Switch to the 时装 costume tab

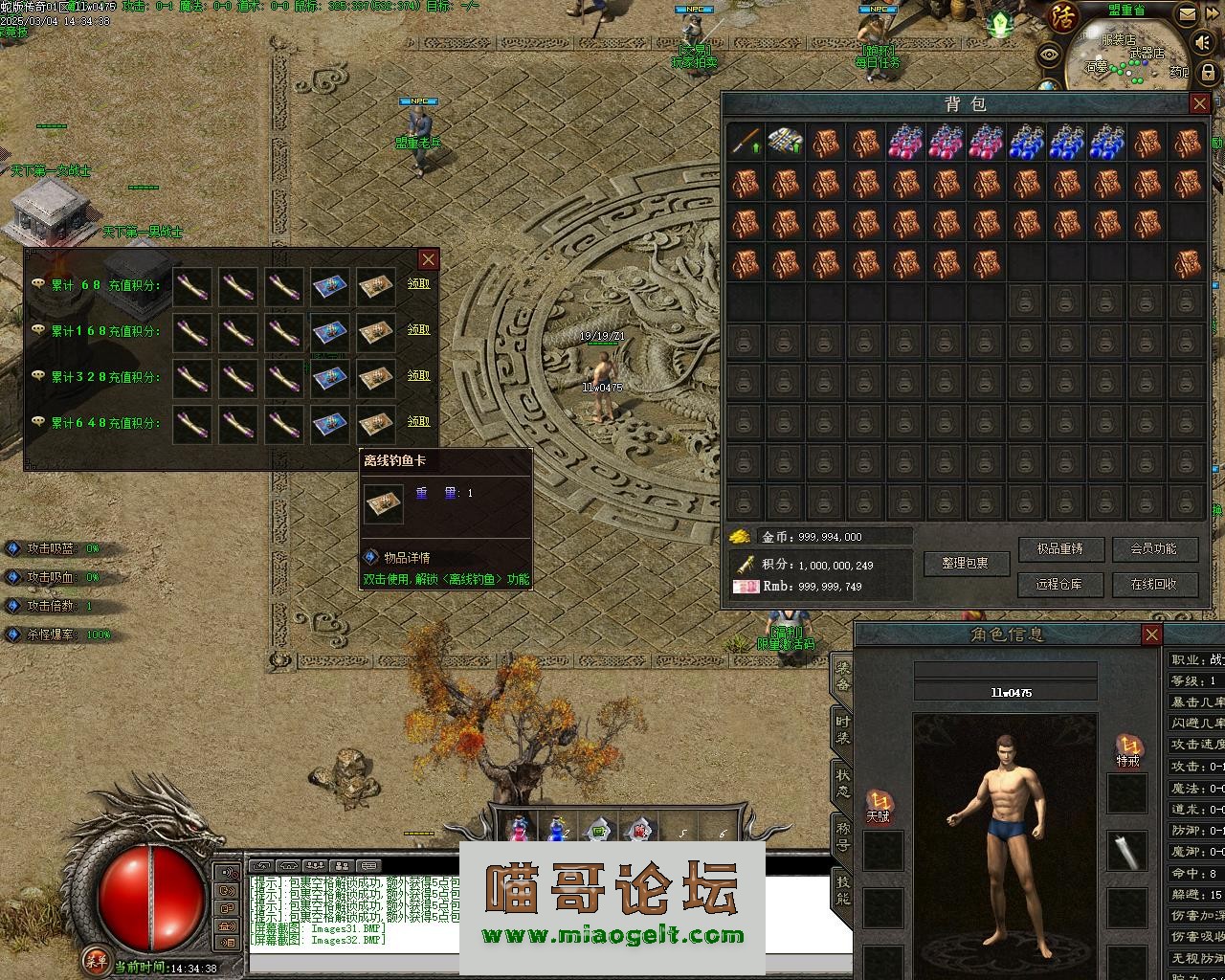842,729
